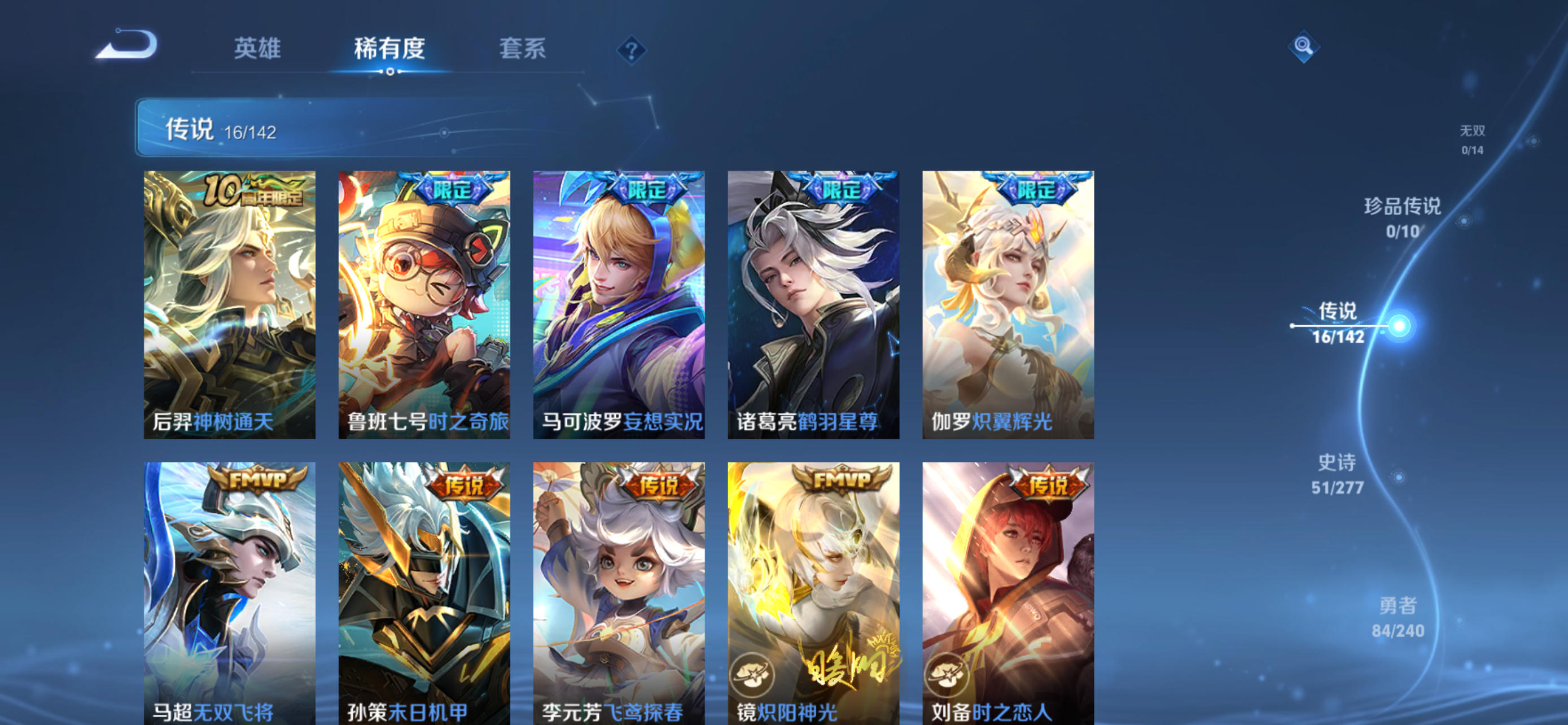This screenshot has width=1568, height=725.
Task: Open the search magnifier icon
Action: coord(1303,47)
